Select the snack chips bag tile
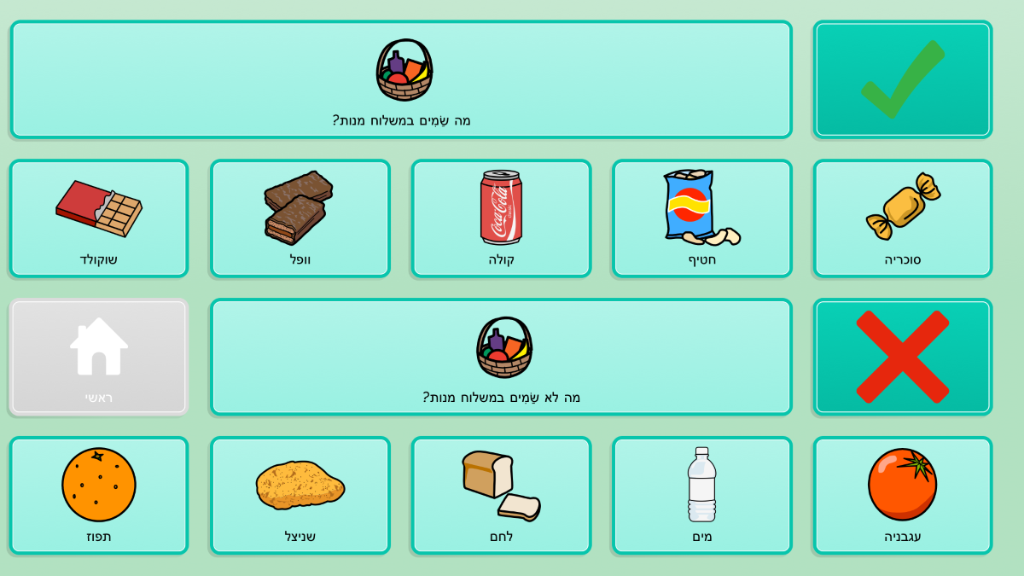Image resolution: width=1024 pixels, height=576 pixels. (702, 218)
